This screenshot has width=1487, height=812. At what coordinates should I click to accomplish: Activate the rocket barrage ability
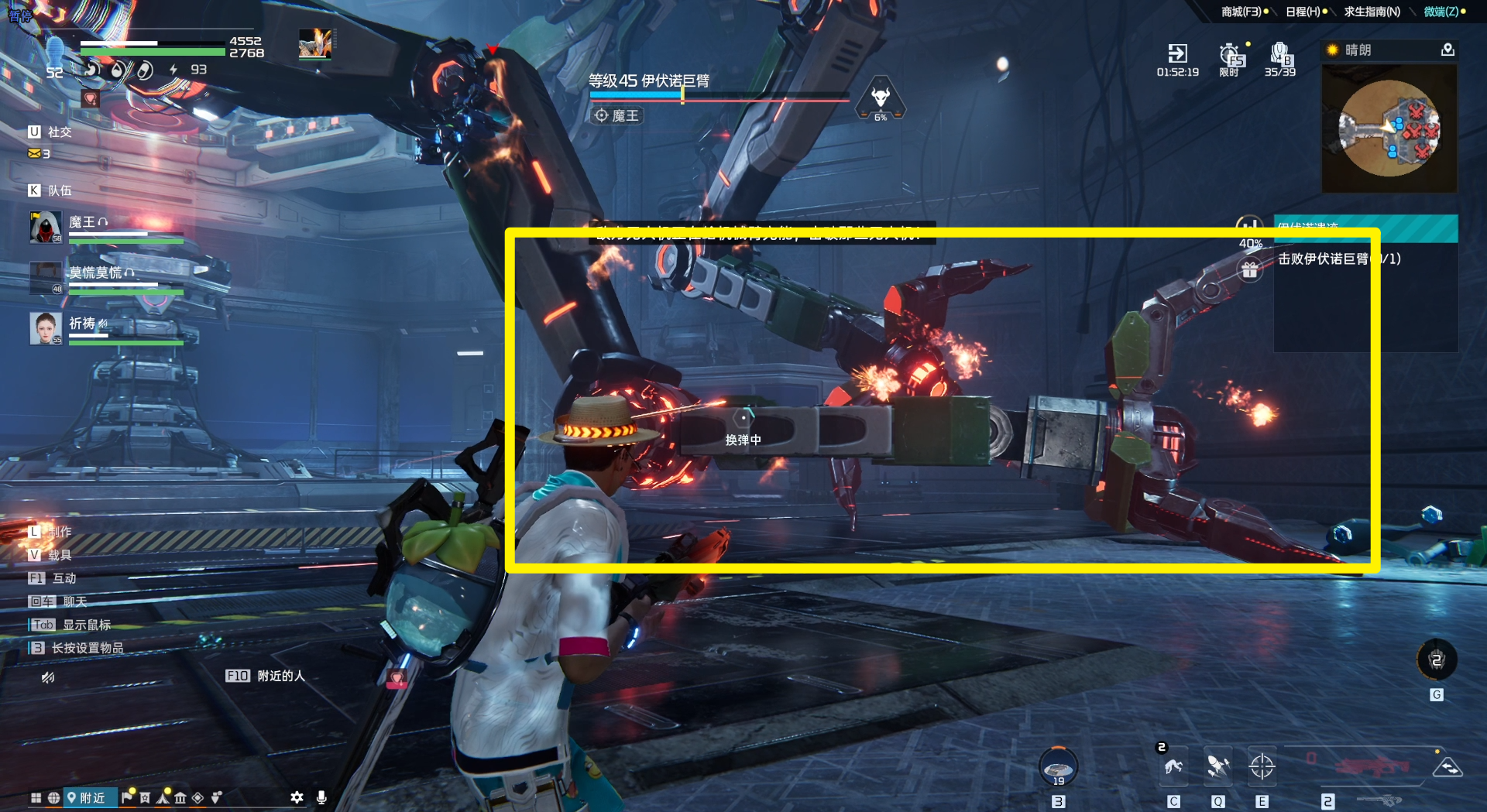coord(1218,767)
